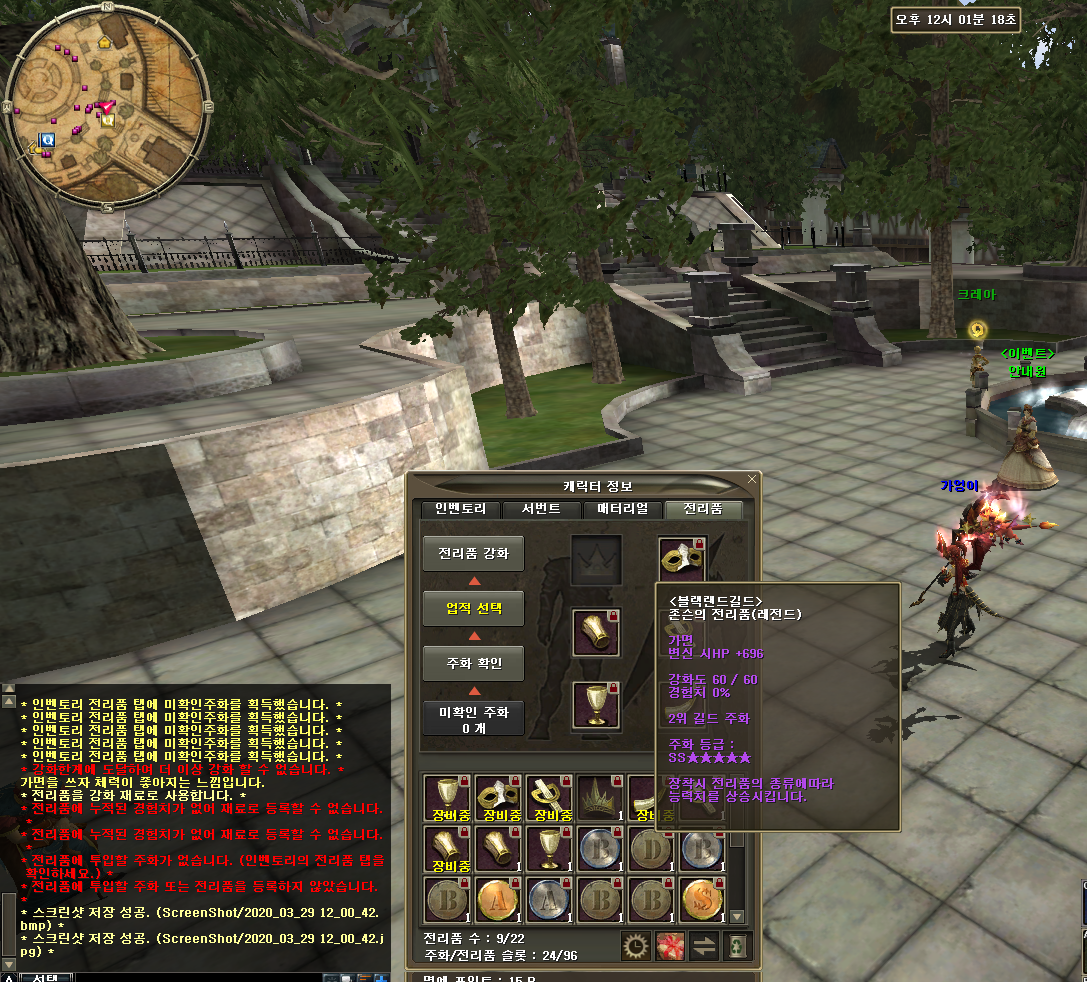Select the orange A coin
The height and width of the screenshot is (982, 1087).
[498, 899]
